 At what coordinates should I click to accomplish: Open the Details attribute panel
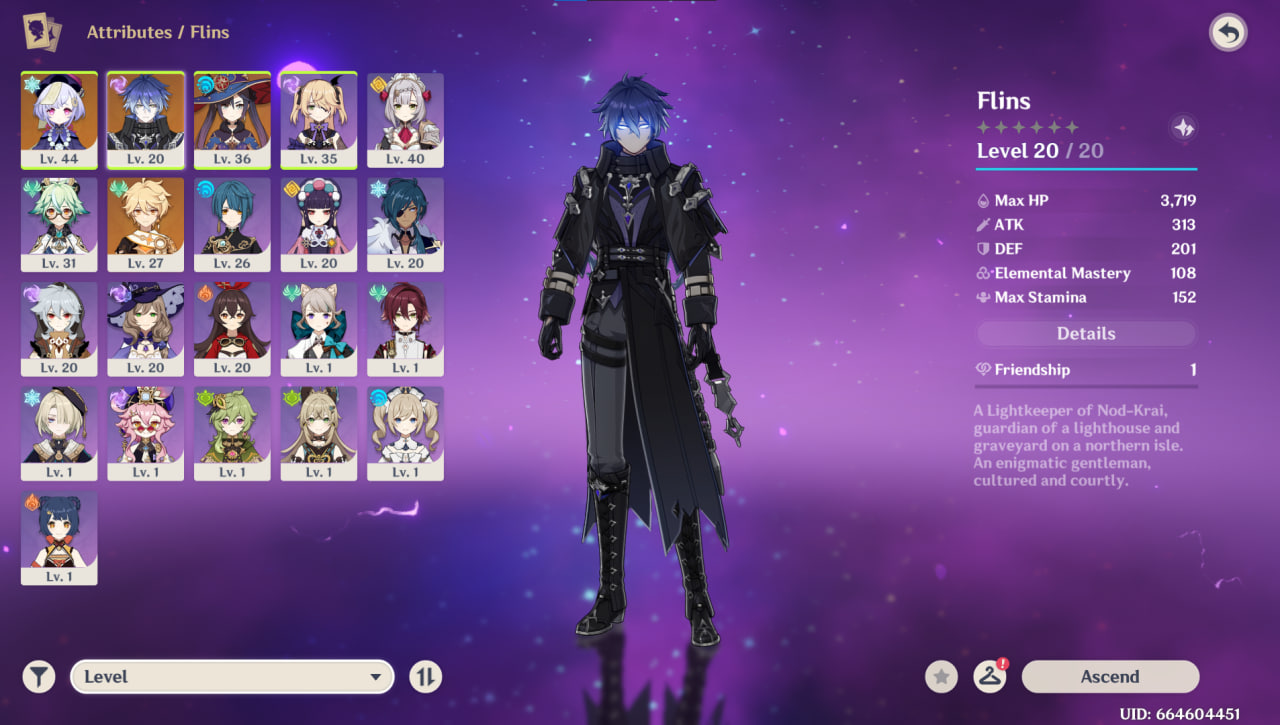(x=1086, y=334)
